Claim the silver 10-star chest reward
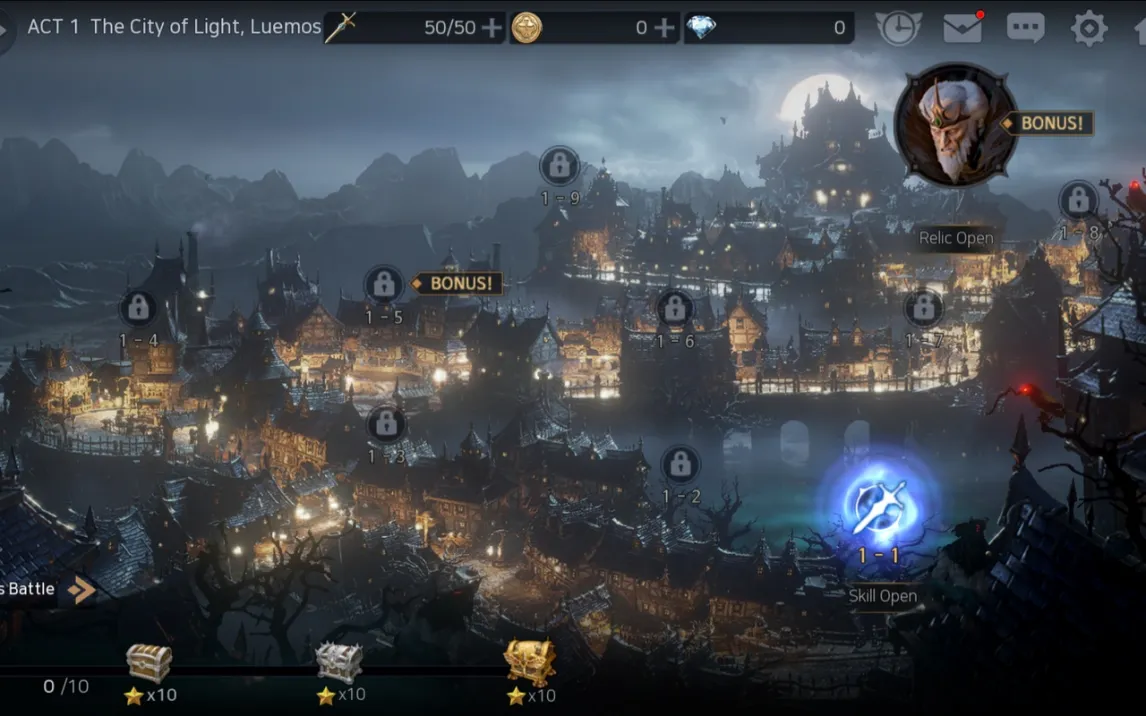The height and width of the screenshot is (716, 1146). coord(339,663)
